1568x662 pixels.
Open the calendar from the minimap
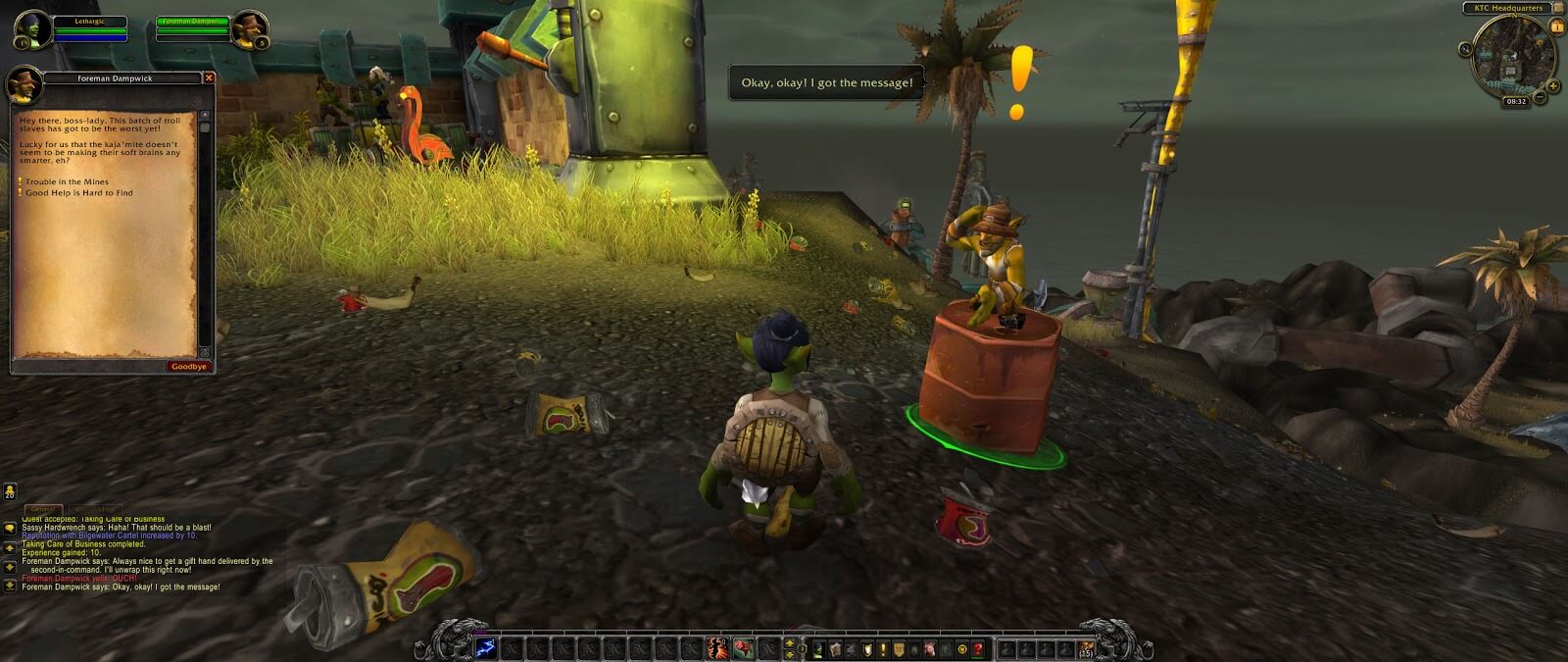pyautogui.click(x=1557, y=27)
